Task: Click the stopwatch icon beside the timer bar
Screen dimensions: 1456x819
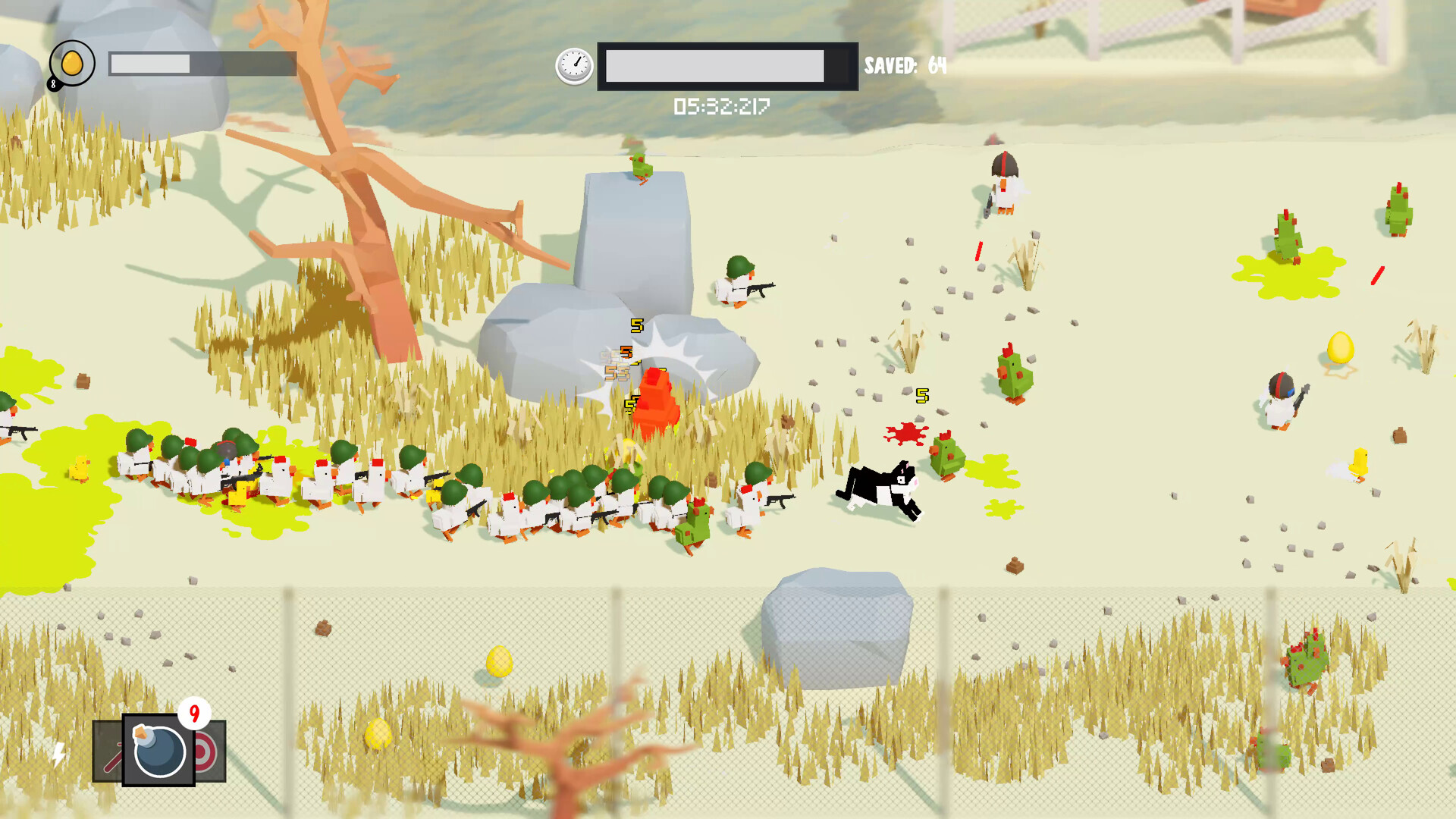Action: point(575,66)
